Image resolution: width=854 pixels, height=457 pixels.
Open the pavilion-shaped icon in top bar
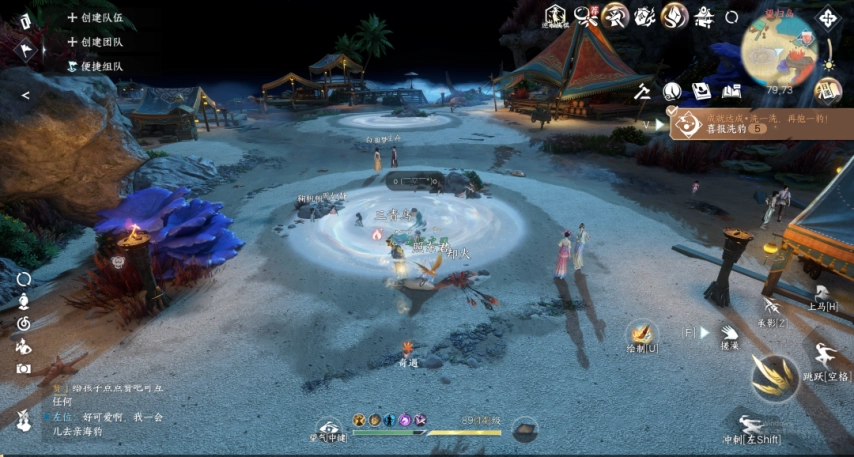pyautogui.click(x=705, y=16)
